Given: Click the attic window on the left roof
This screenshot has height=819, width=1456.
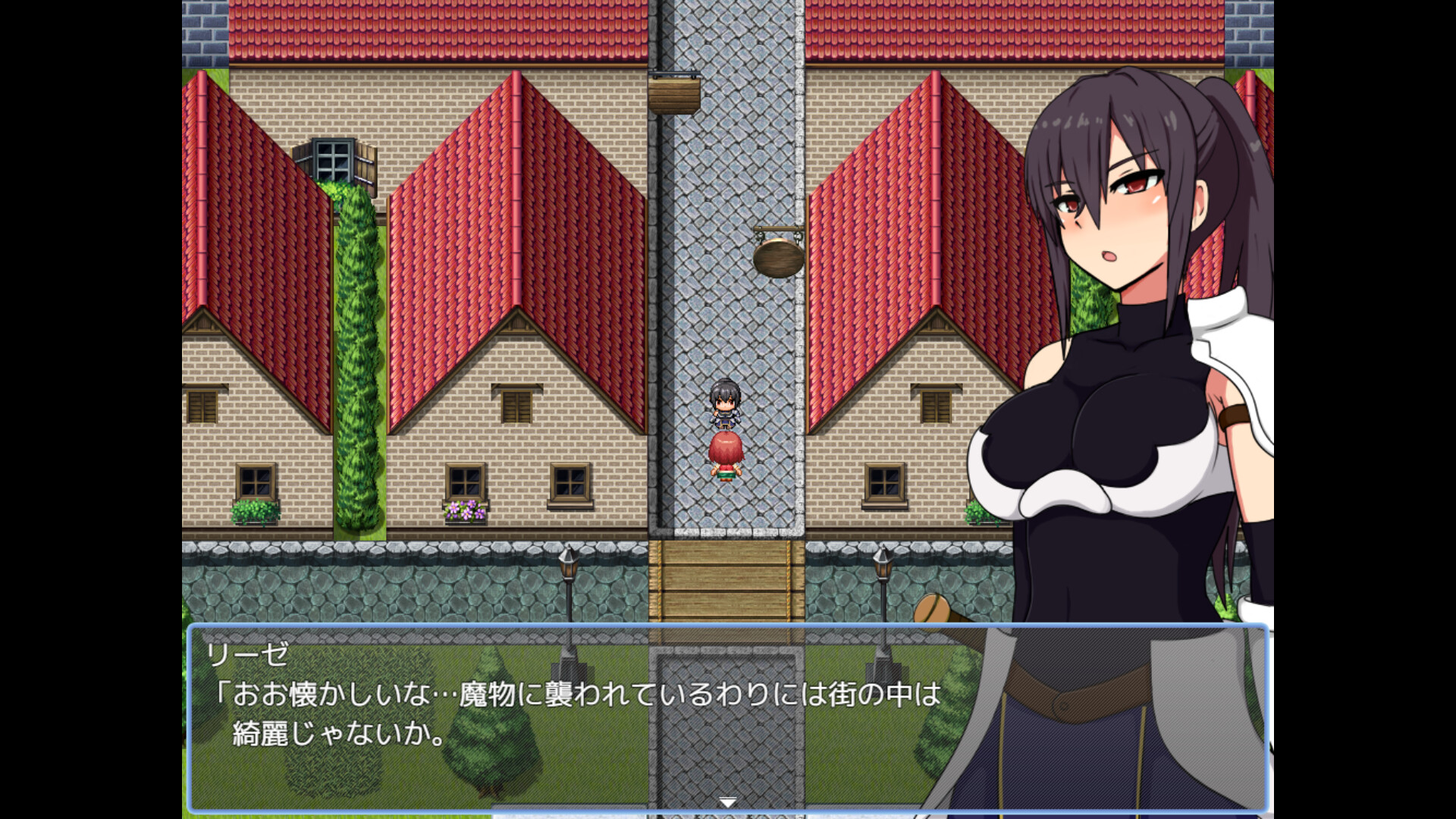Looking at the screenshot, I should (x=332, y=157).
